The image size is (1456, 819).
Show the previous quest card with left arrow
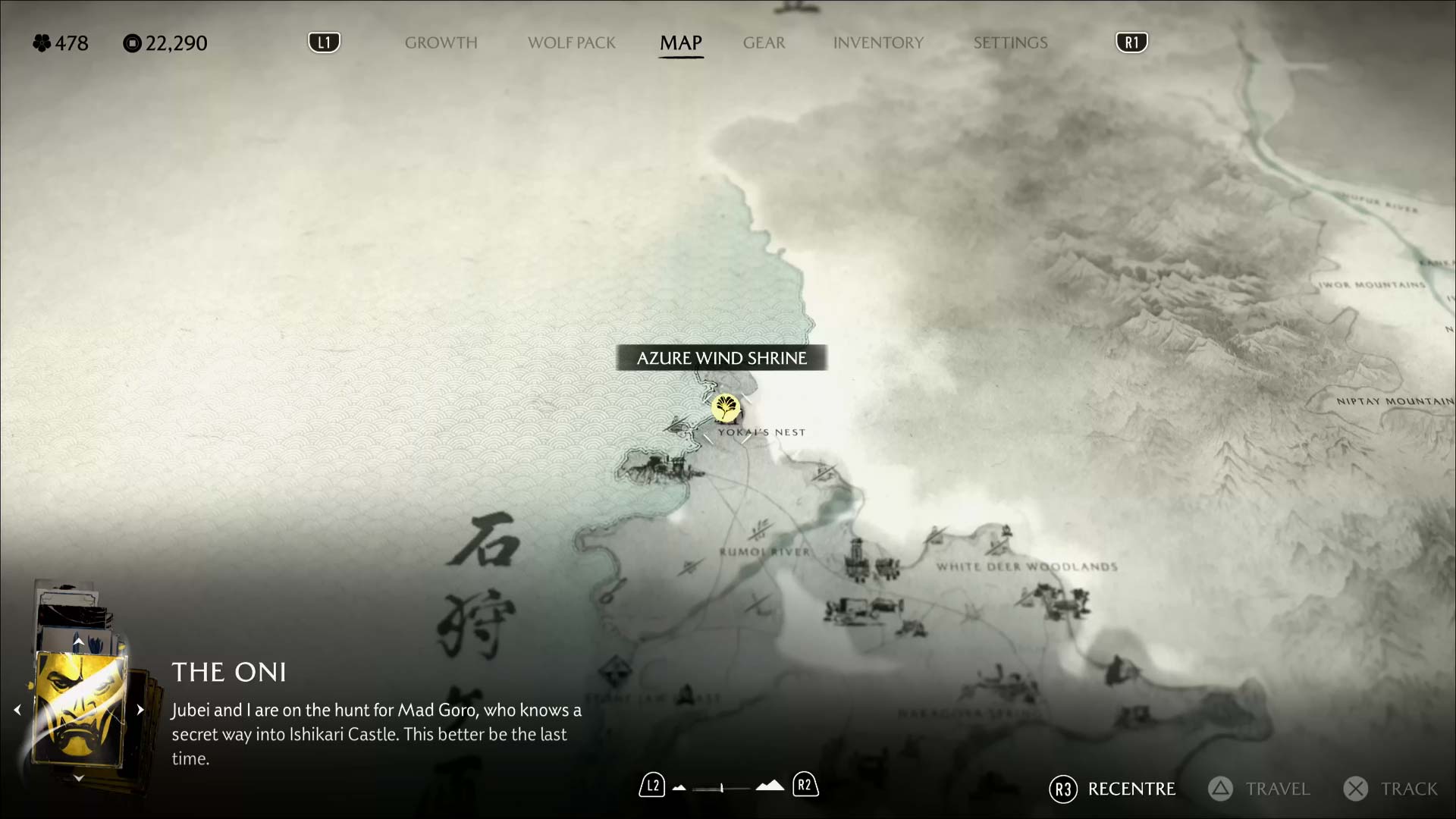coord(17,710)
